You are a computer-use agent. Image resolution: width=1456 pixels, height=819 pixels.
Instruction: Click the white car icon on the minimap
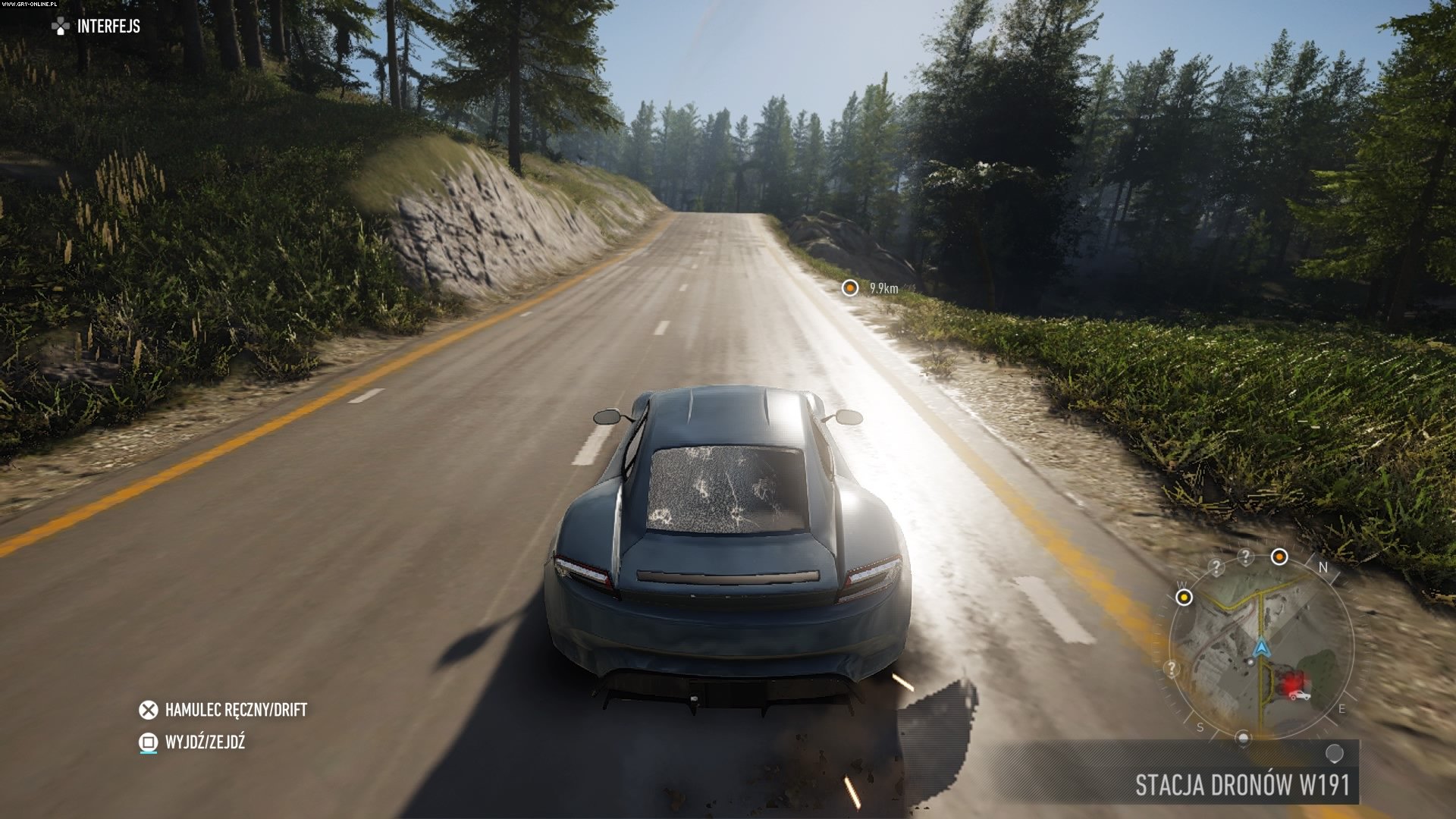point(1300,695)
